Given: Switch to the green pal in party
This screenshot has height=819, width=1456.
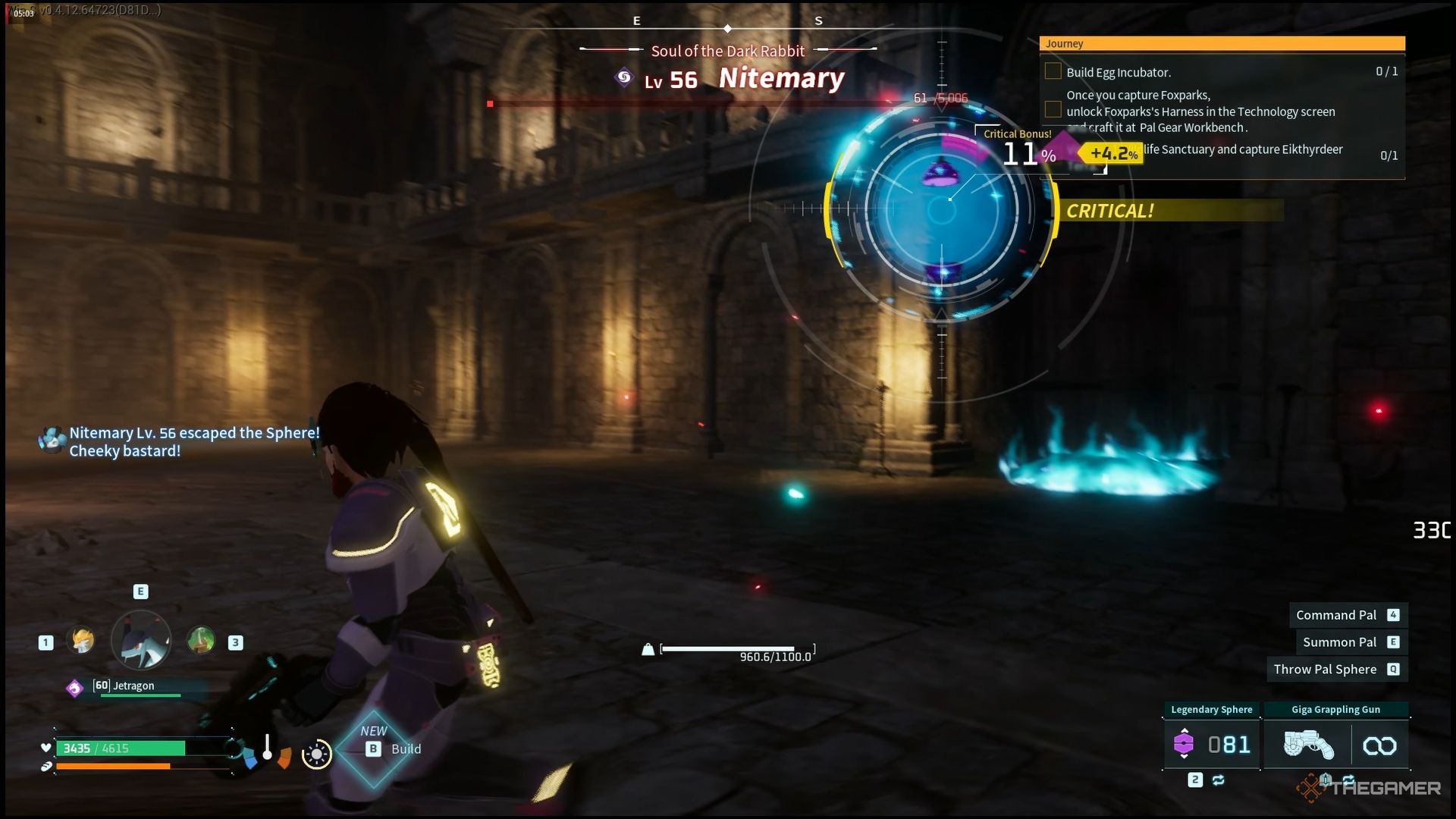Looking at the screenshot, I should click(x=201, y=642).
